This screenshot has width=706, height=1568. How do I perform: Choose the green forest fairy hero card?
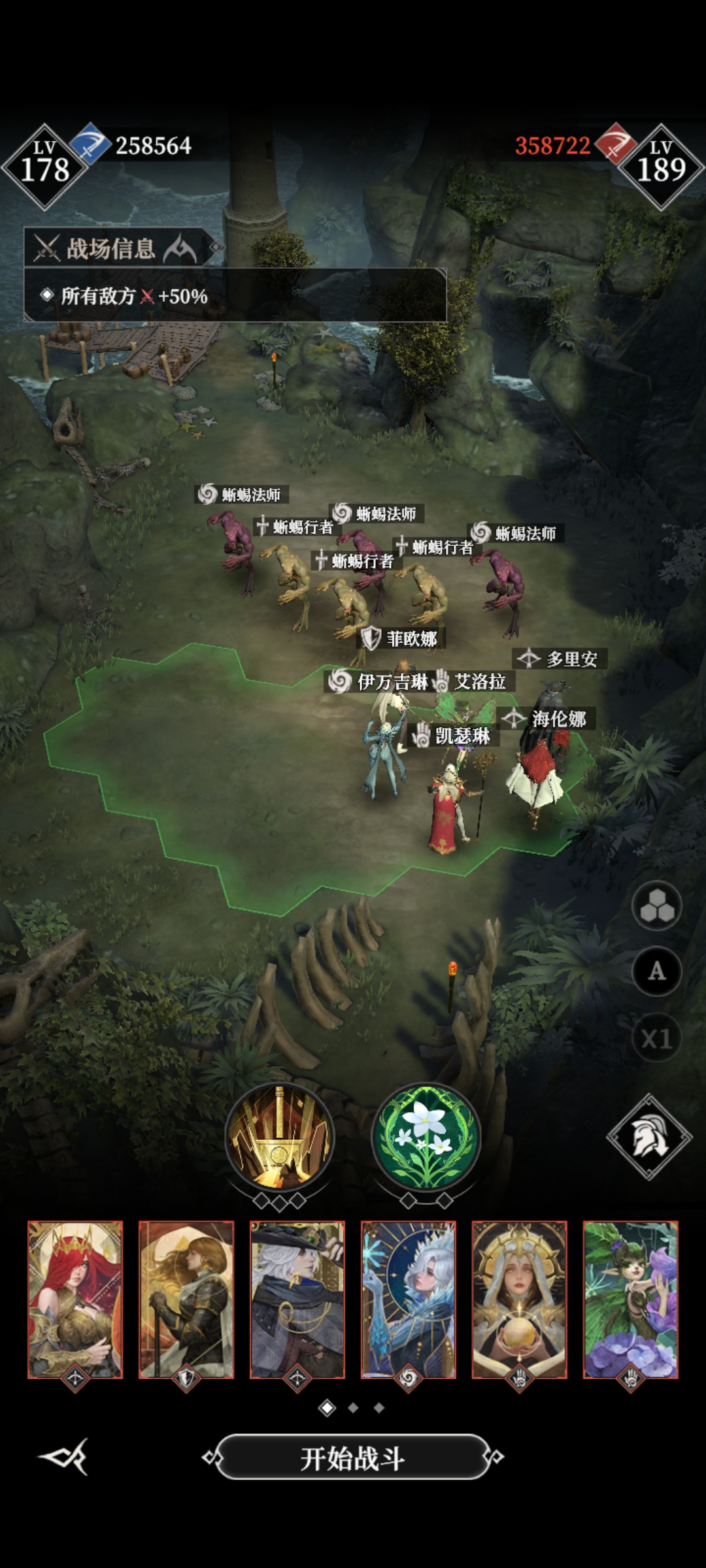tap(631, 1299)
